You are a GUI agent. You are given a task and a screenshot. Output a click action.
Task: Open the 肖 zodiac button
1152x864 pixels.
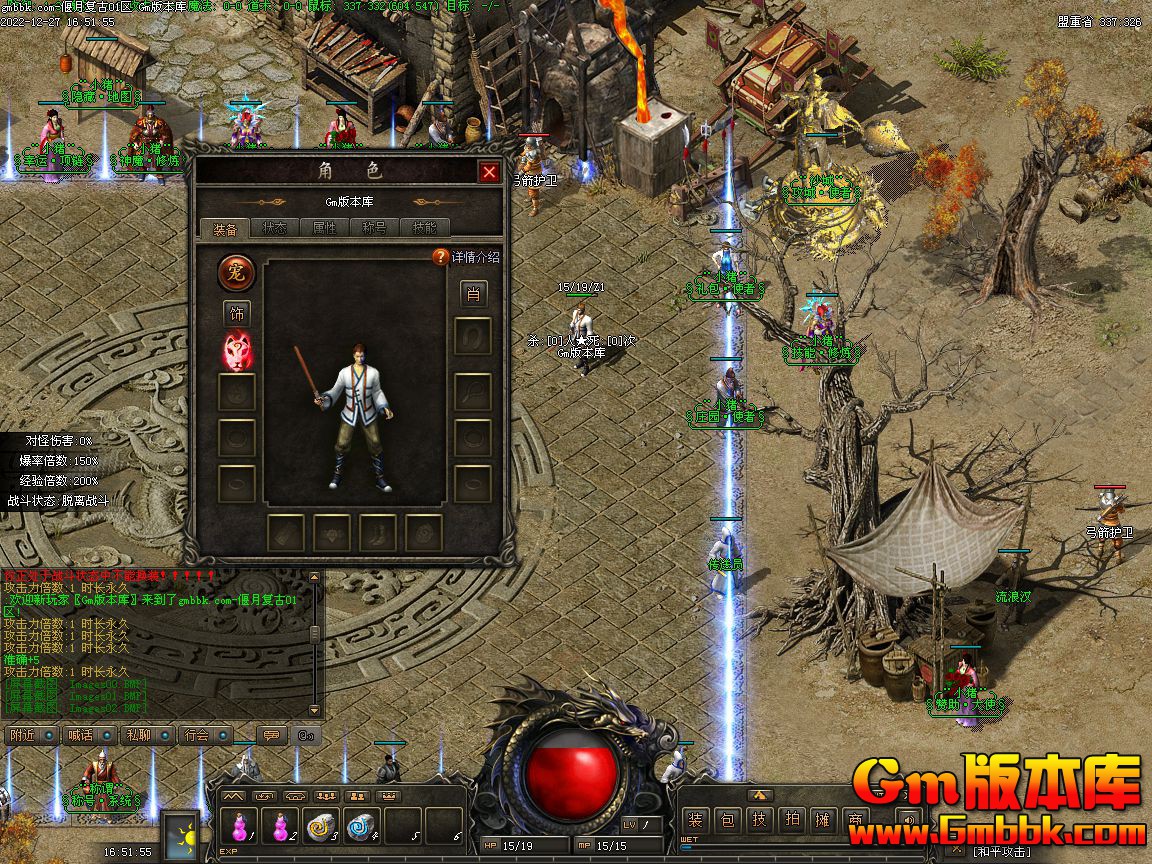473,293
